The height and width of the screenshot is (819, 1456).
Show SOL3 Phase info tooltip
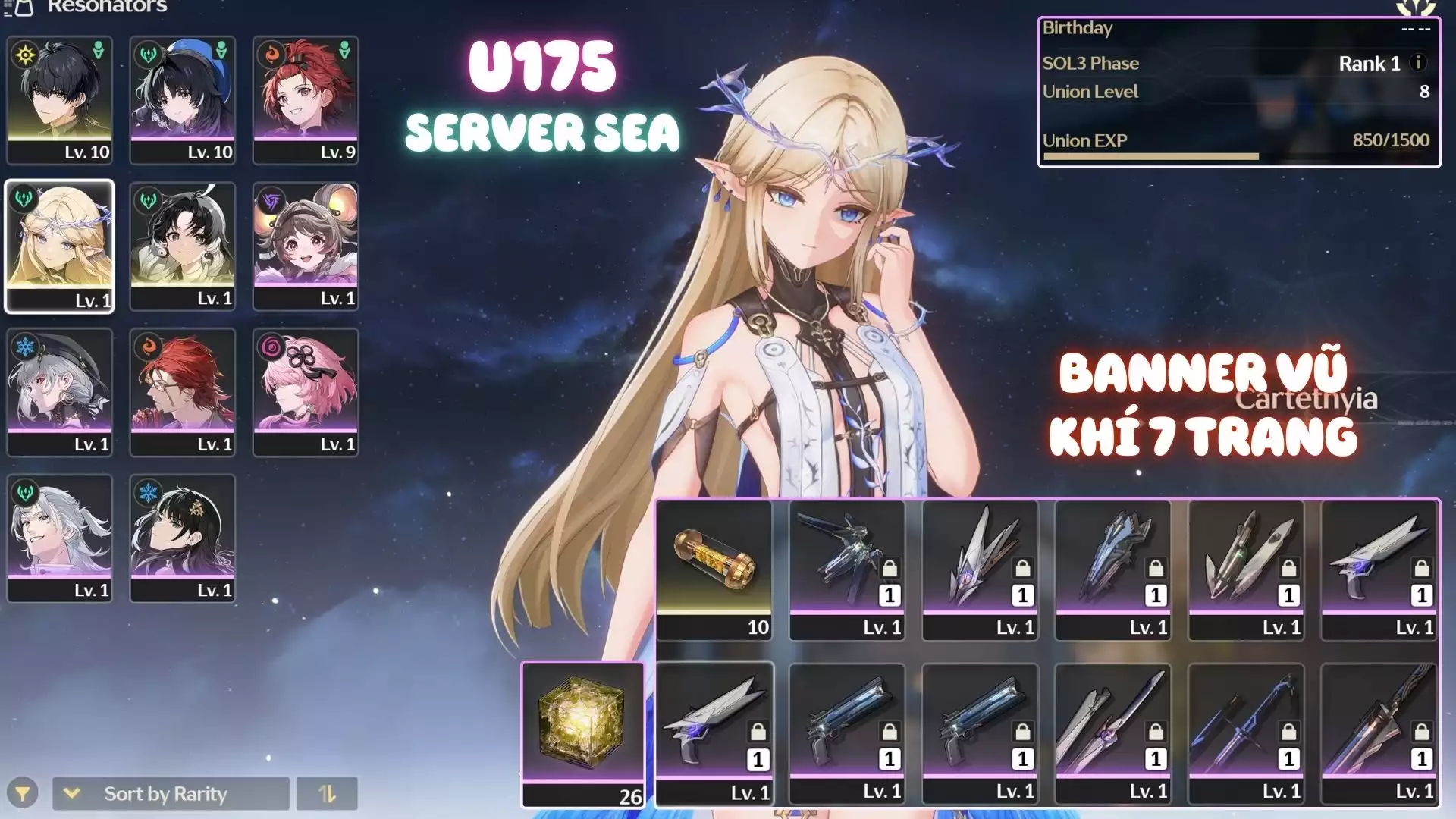tap(1418, 63)
